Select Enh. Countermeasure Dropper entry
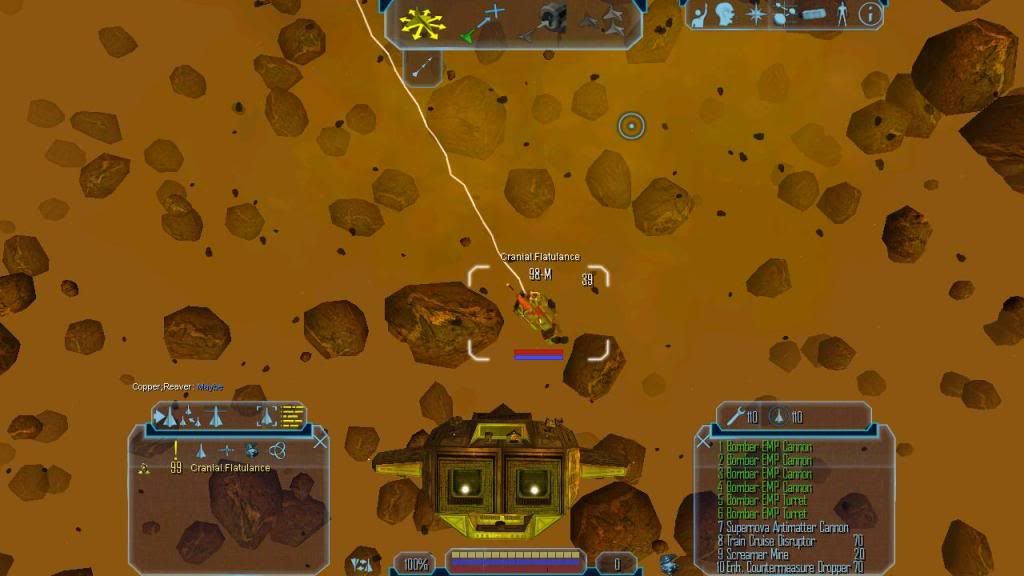Viewport: 1024px width, 576px height. point(785,568)
